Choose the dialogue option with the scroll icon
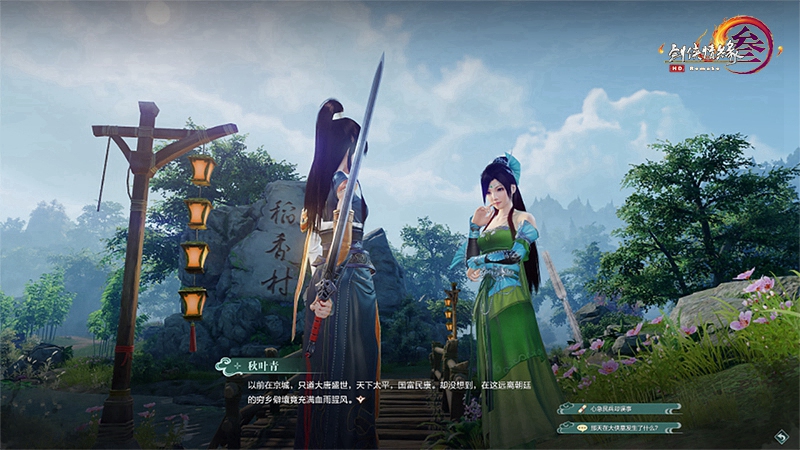 click(x=620, y=408)
